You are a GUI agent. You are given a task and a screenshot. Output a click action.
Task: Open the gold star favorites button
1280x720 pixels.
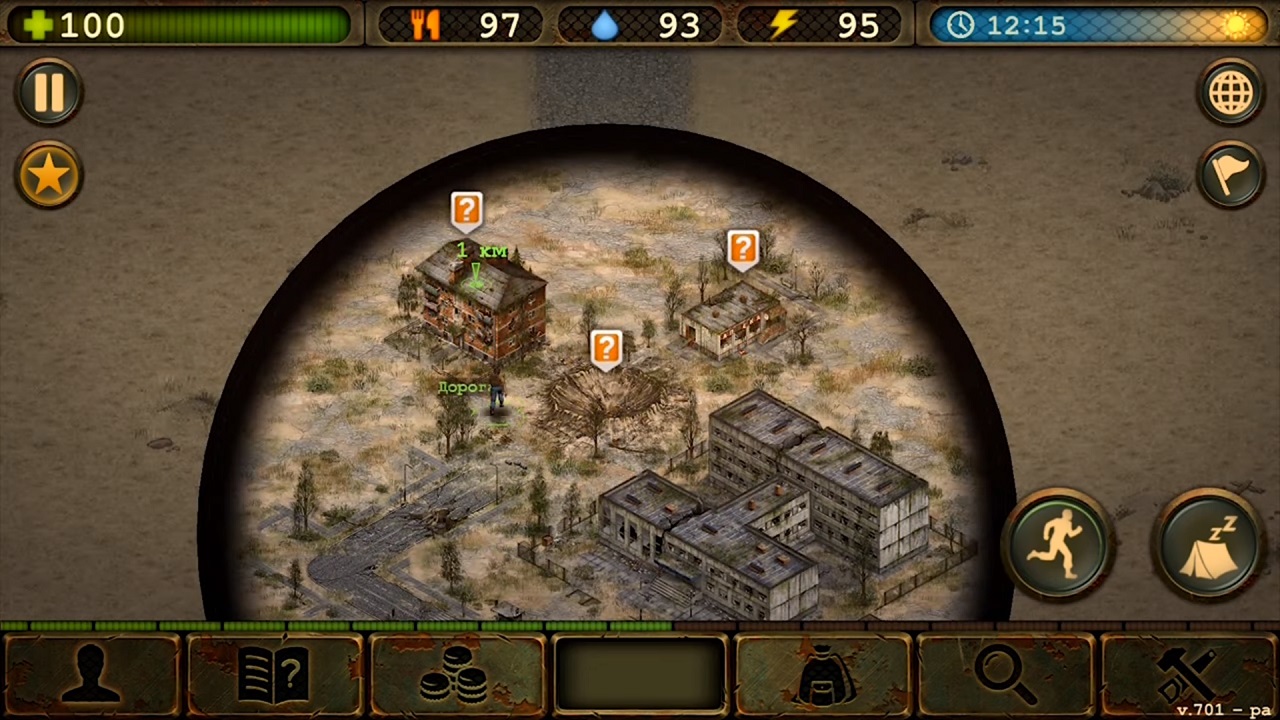click(48, 176)
